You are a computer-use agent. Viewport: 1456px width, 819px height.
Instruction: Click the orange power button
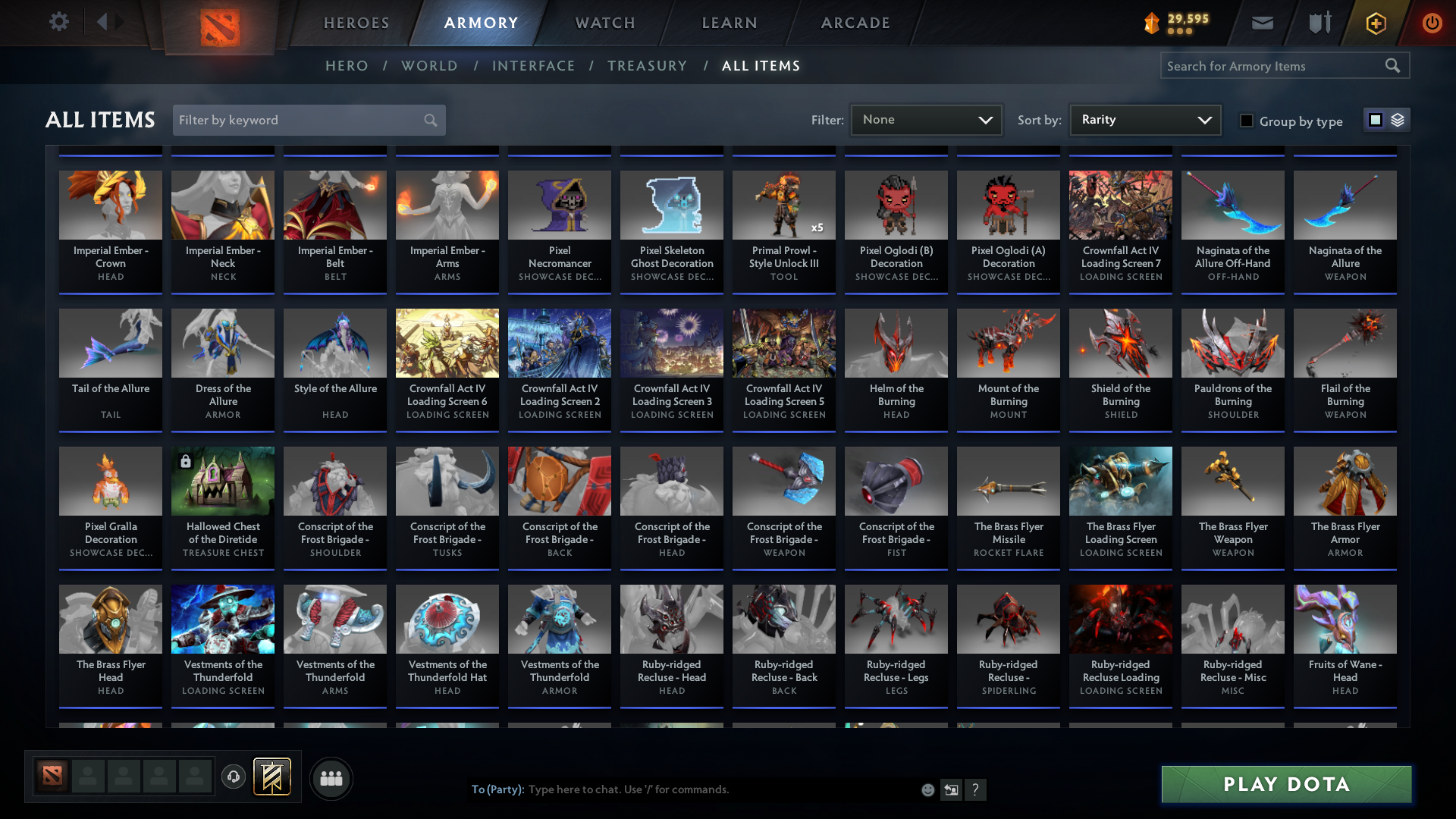(x=1432, y=23)
